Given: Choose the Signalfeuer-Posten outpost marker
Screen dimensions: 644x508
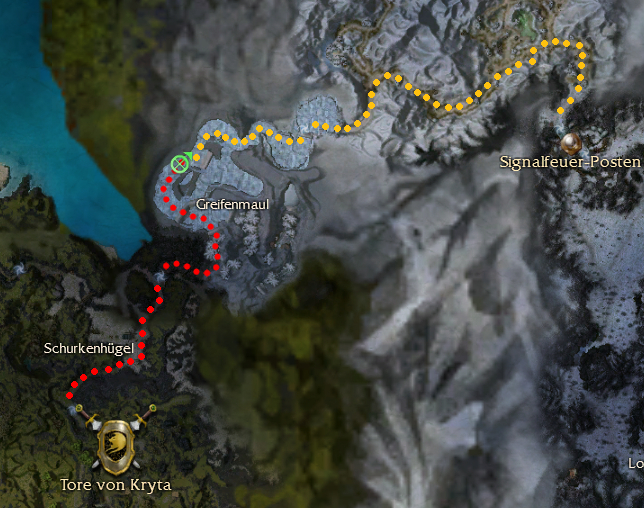Looking at the screenshot, I should point(571,141).
